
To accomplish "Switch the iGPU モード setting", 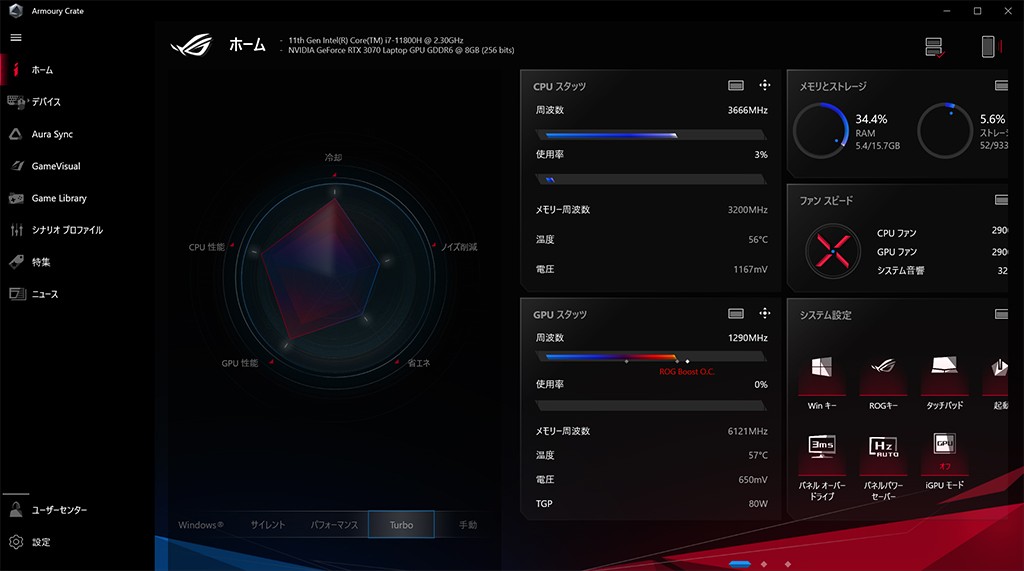I will 946,458.
